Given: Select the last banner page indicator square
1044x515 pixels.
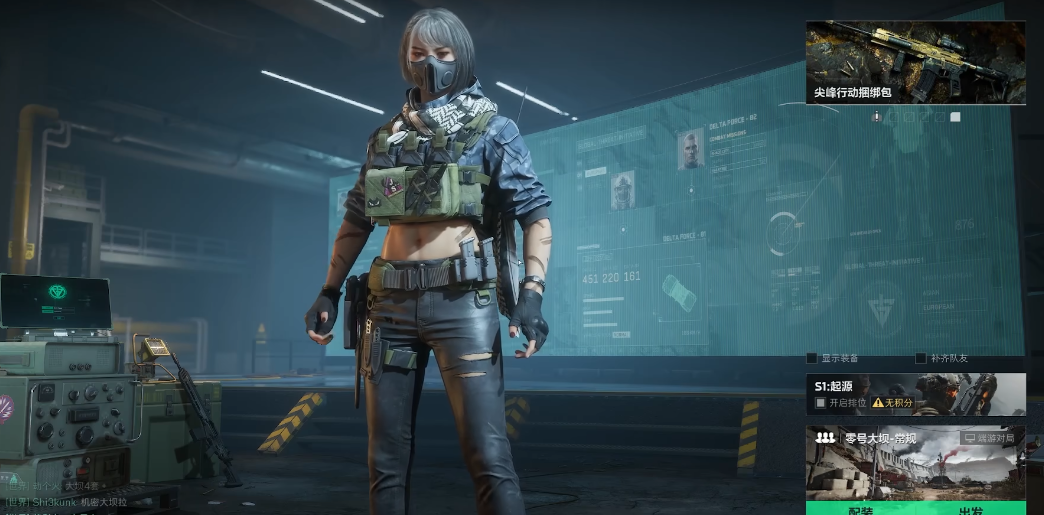Looking at the screenshot, I should pos(955,117).
